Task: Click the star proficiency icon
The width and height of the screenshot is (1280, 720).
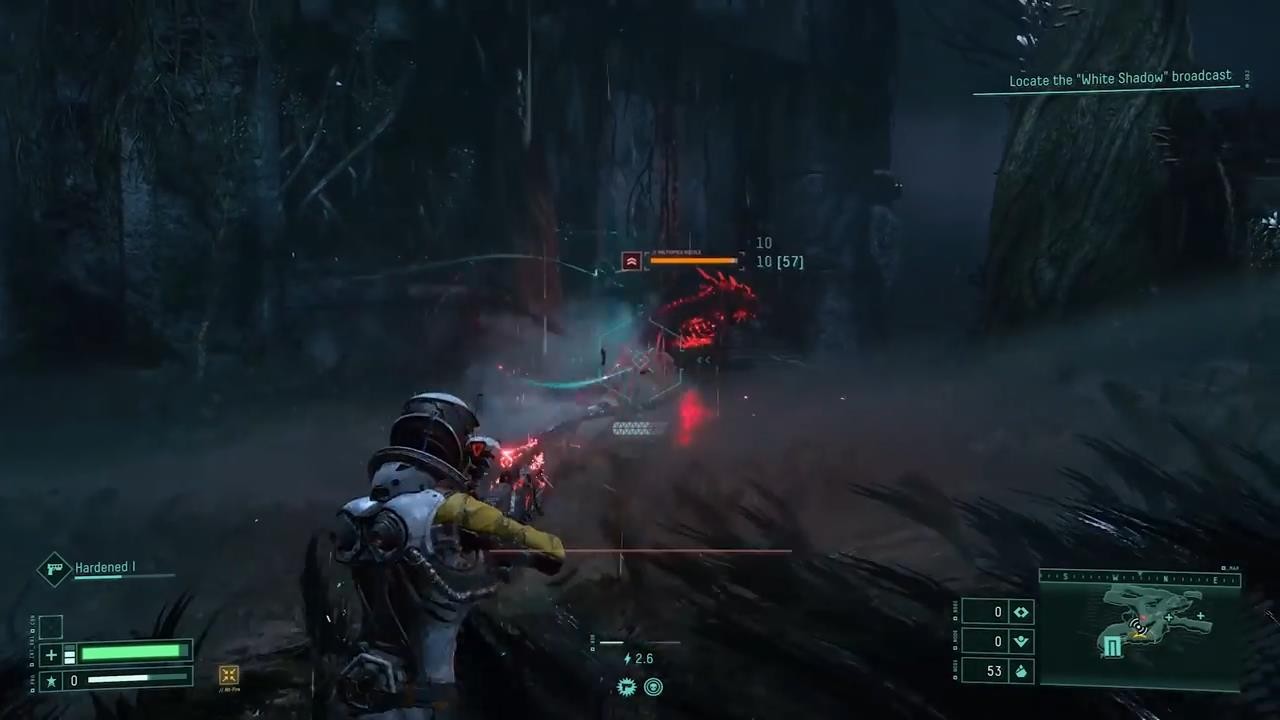Action: (52, 681)
